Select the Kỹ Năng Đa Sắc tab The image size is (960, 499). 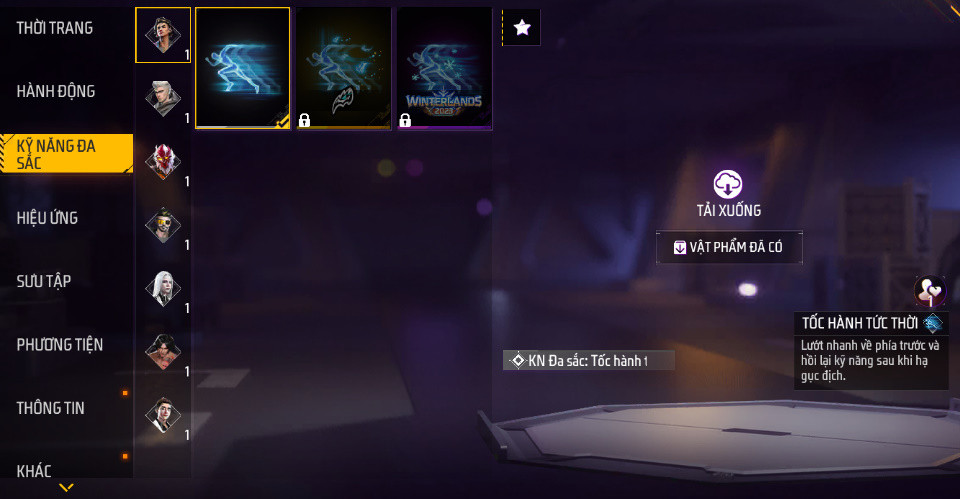(62, 154)
